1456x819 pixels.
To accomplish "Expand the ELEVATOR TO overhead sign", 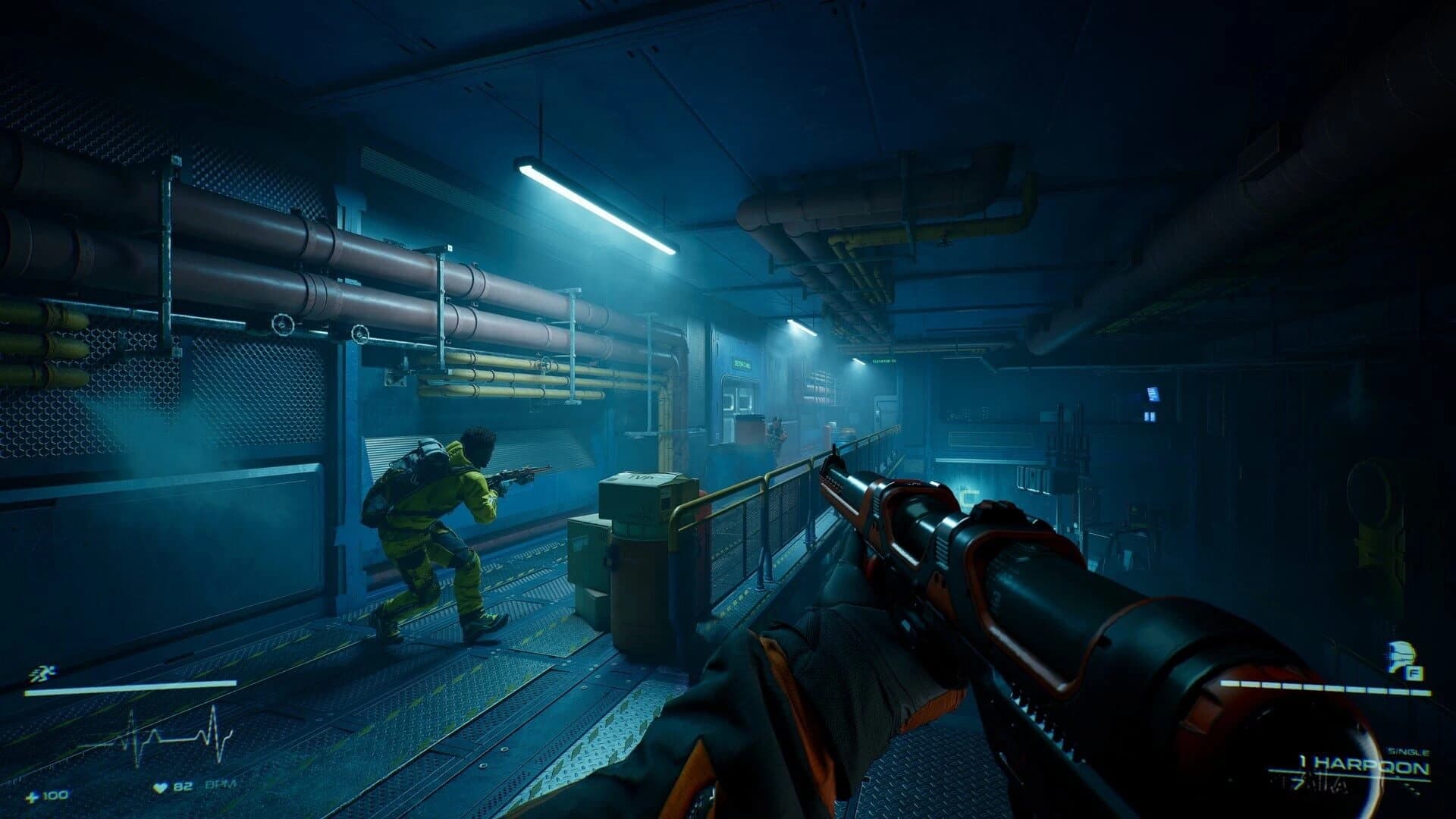I will click(884, 361).
